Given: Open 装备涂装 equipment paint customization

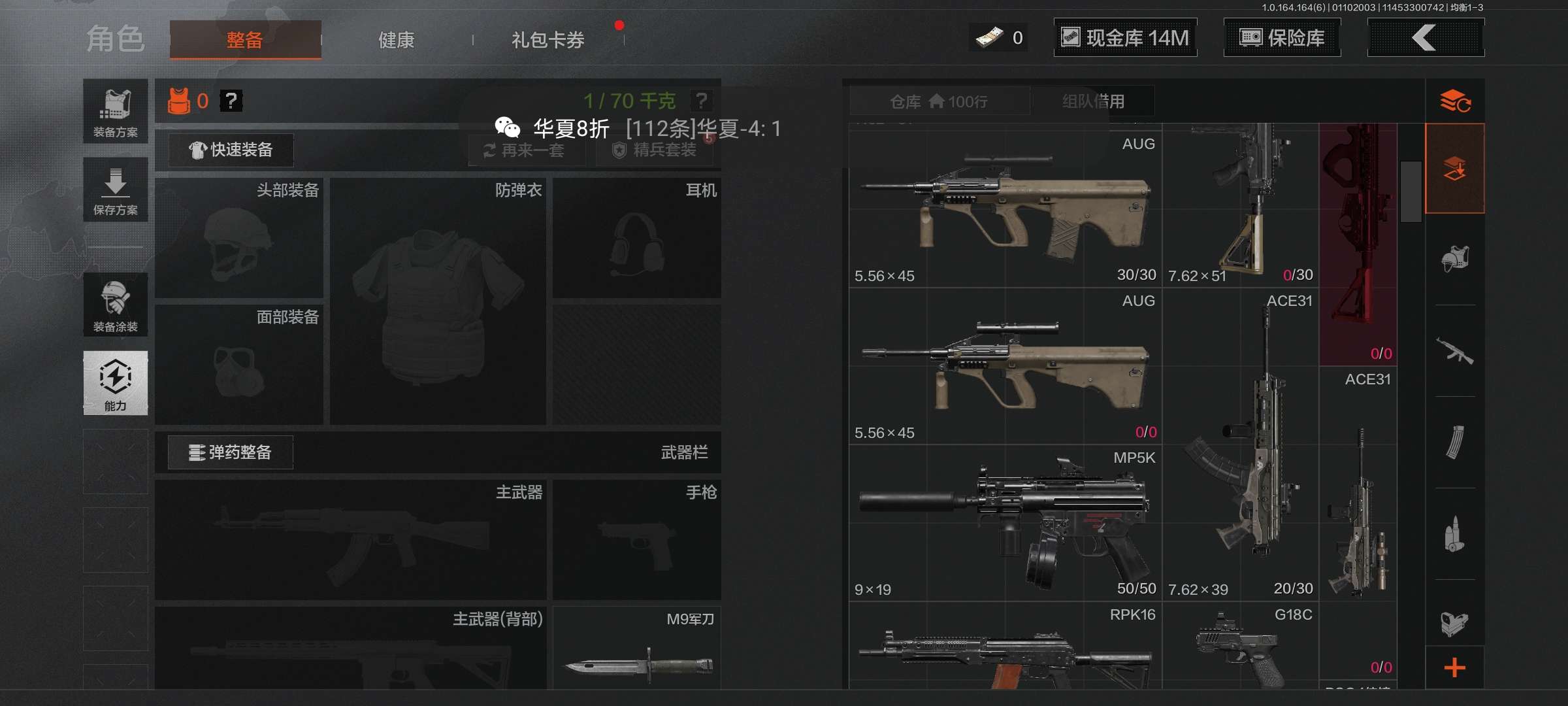Looking at the screenshot, I should 116,305.
